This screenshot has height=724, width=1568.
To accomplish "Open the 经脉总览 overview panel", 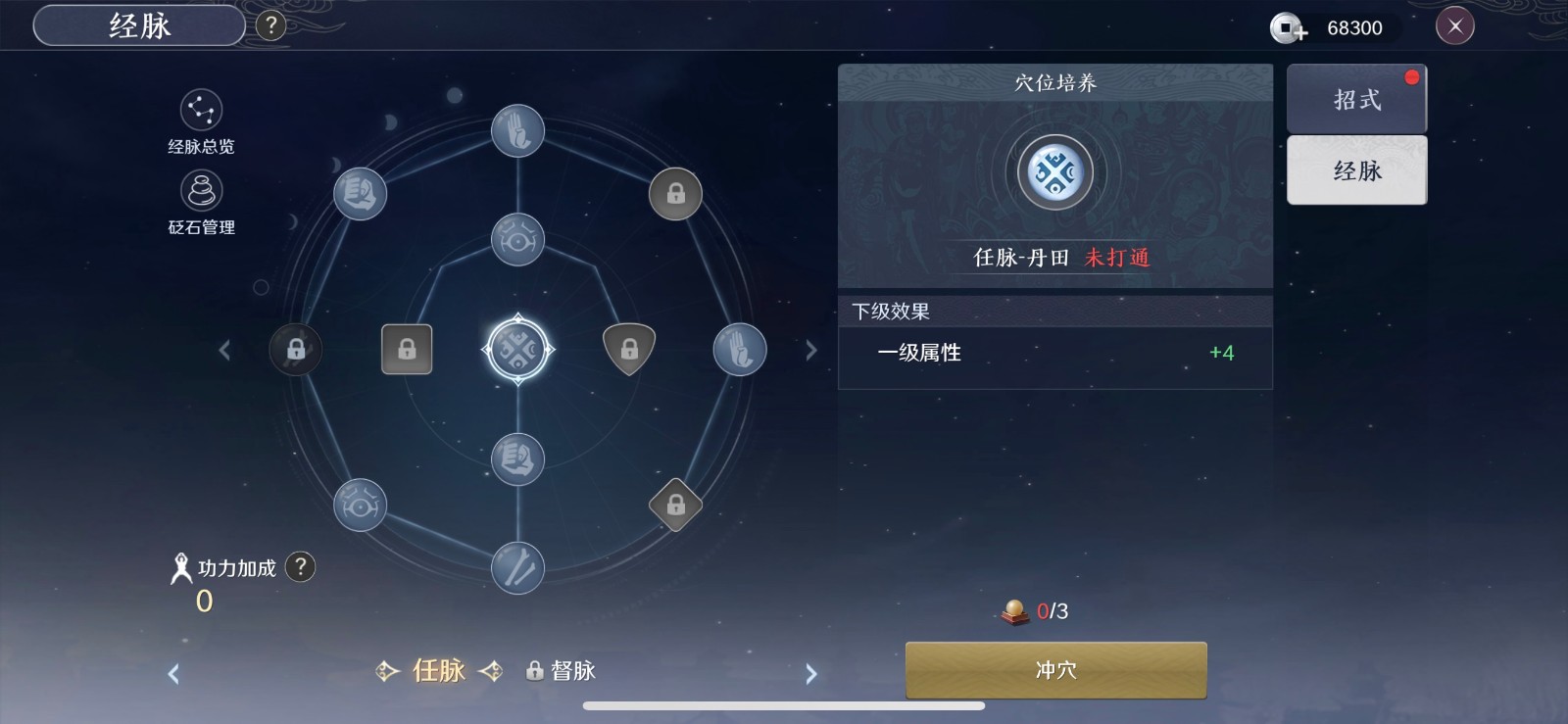I will click(200, 124).
